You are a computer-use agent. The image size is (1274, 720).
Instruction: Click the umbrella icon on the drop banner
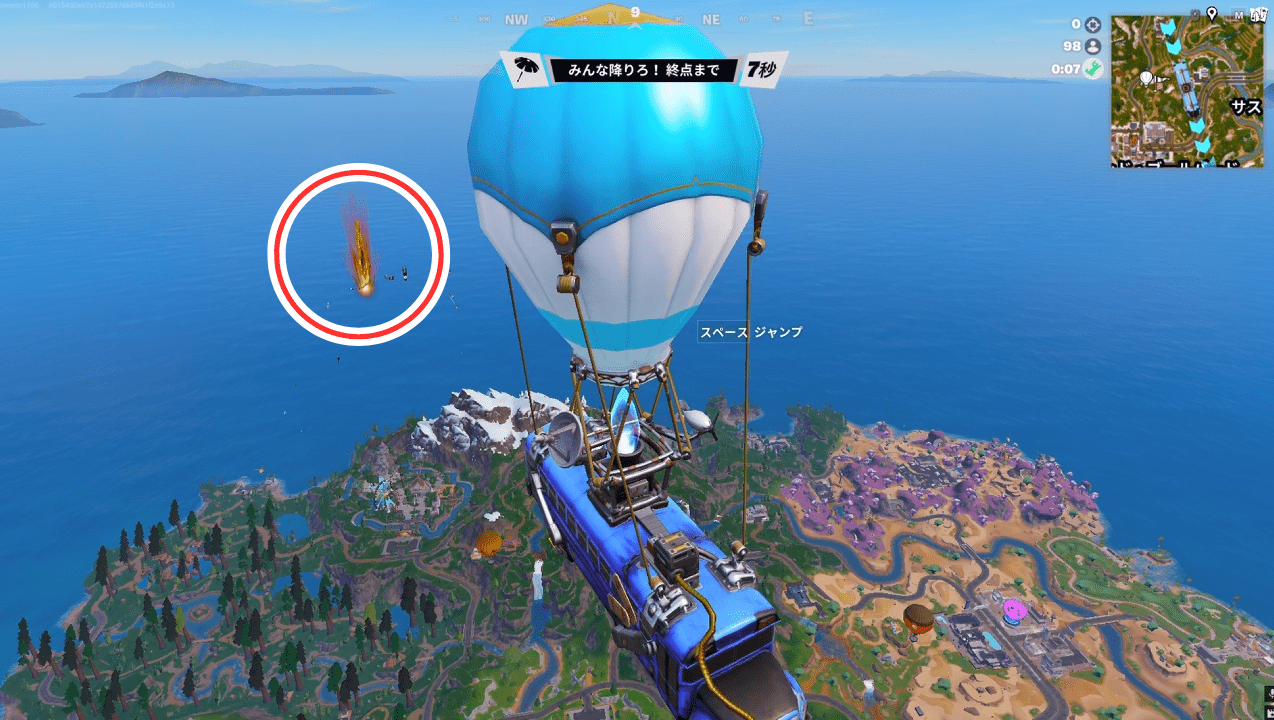(x=525, y=70)
